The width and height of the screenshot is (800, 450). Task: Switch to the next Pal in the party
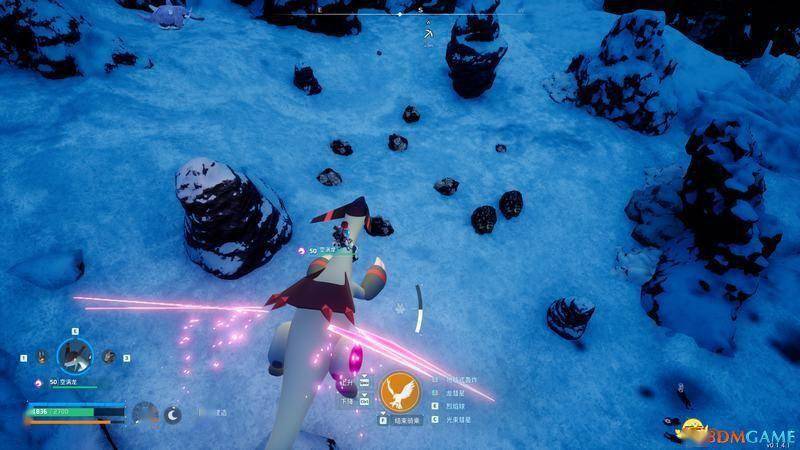click(x=108, y=356)
